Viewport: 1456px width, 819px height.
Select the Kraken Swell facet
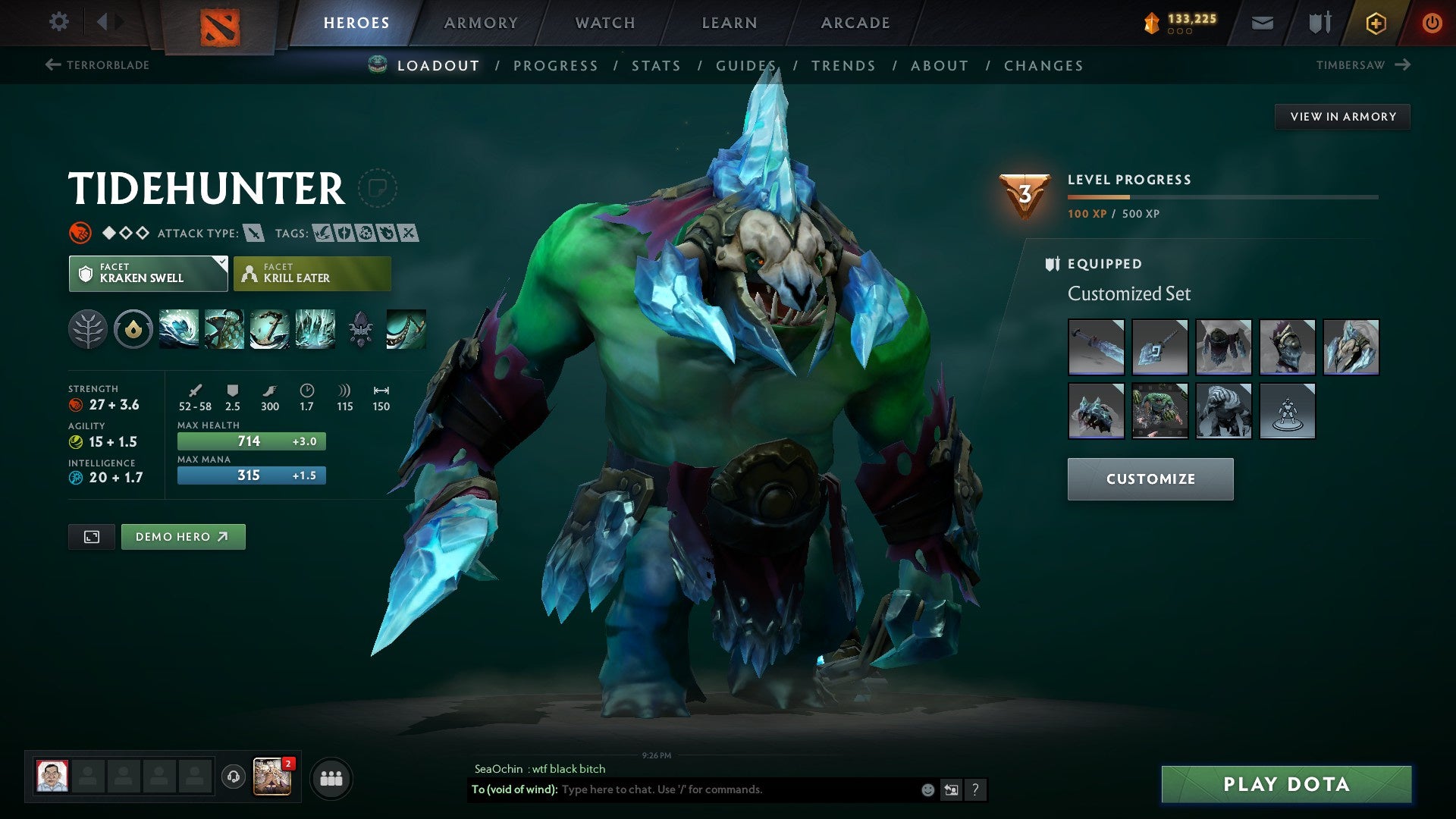pos(148,273)
